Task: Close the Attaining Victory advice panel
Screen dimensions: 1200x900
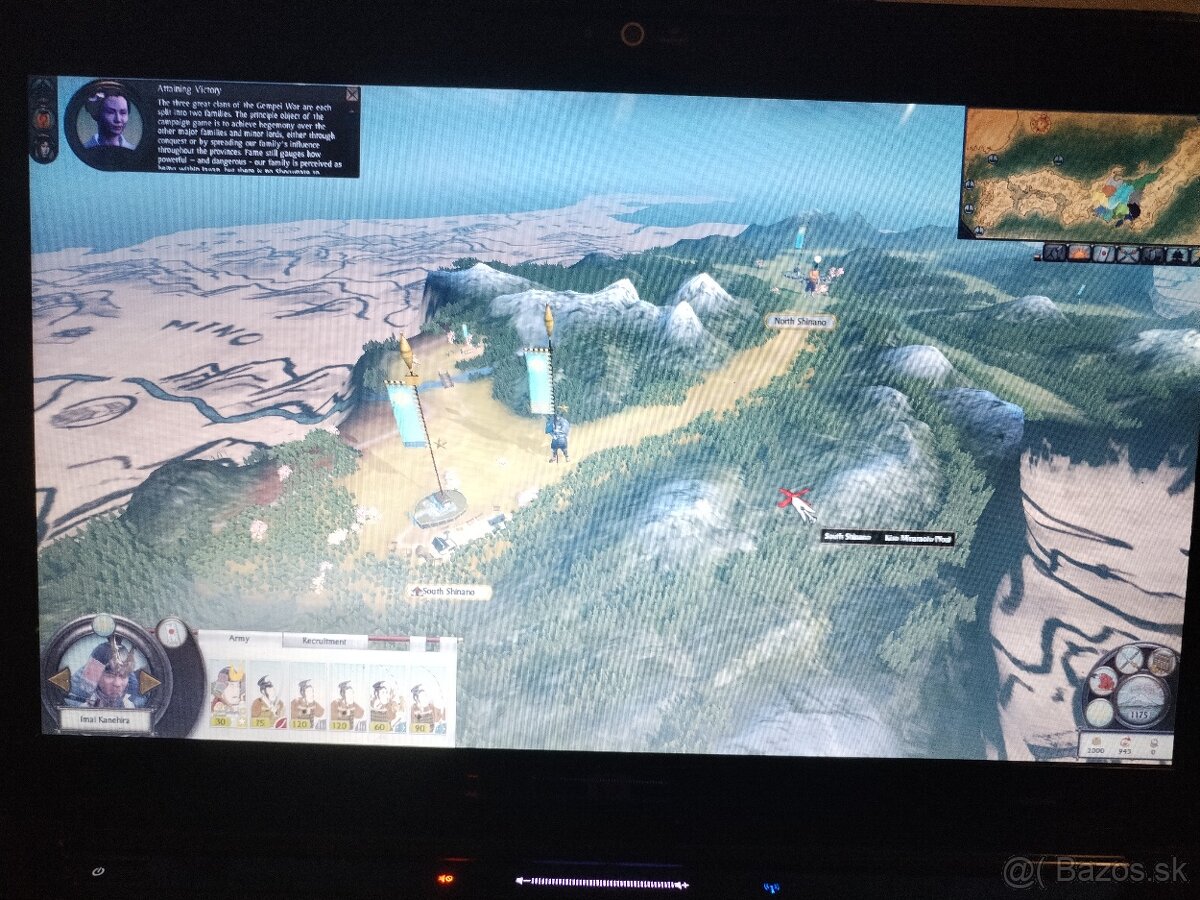Action: pyautogui.click(x=352, y=94)
